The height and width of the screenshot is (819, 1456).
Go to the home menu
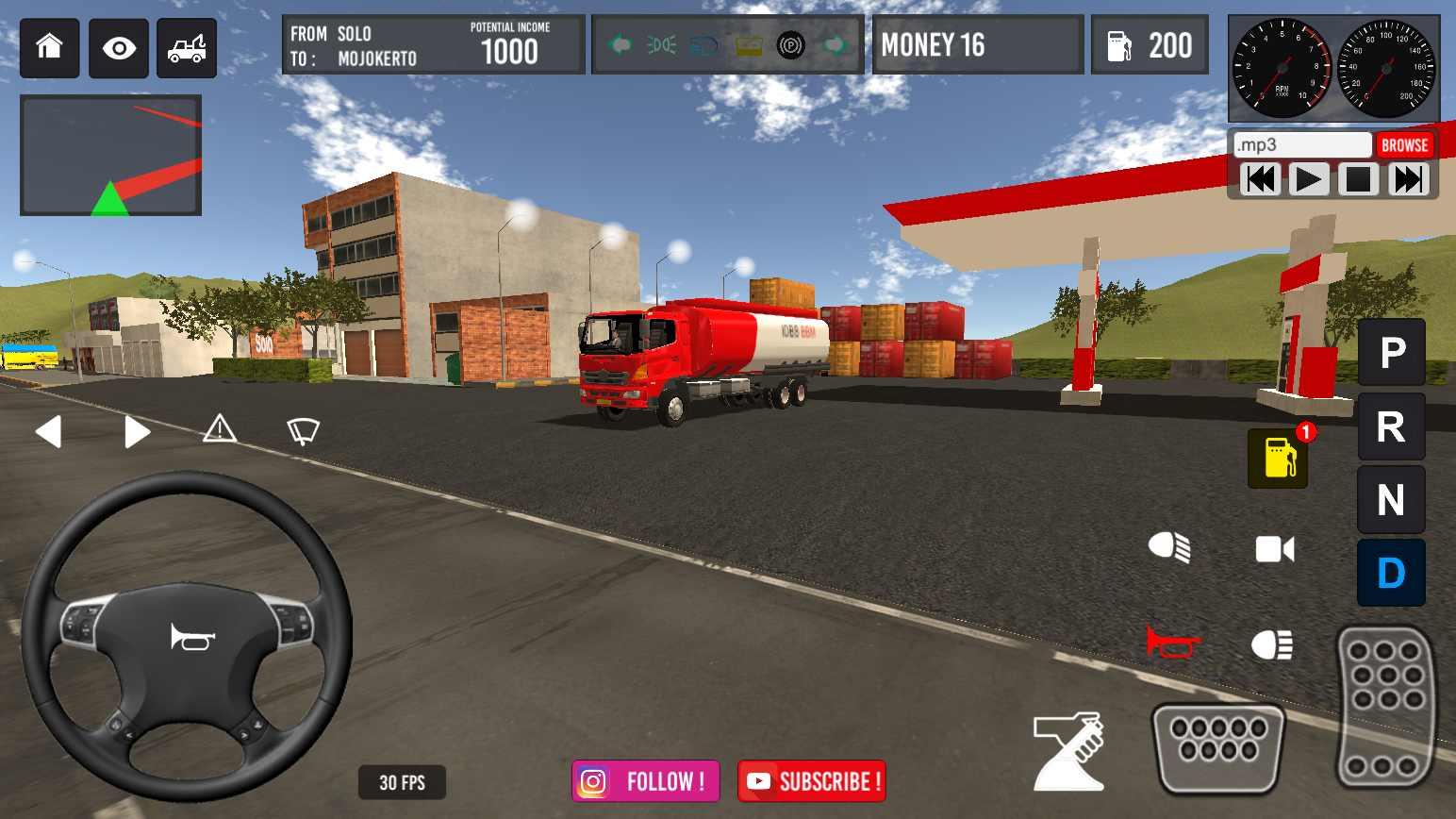coord(49,47)
